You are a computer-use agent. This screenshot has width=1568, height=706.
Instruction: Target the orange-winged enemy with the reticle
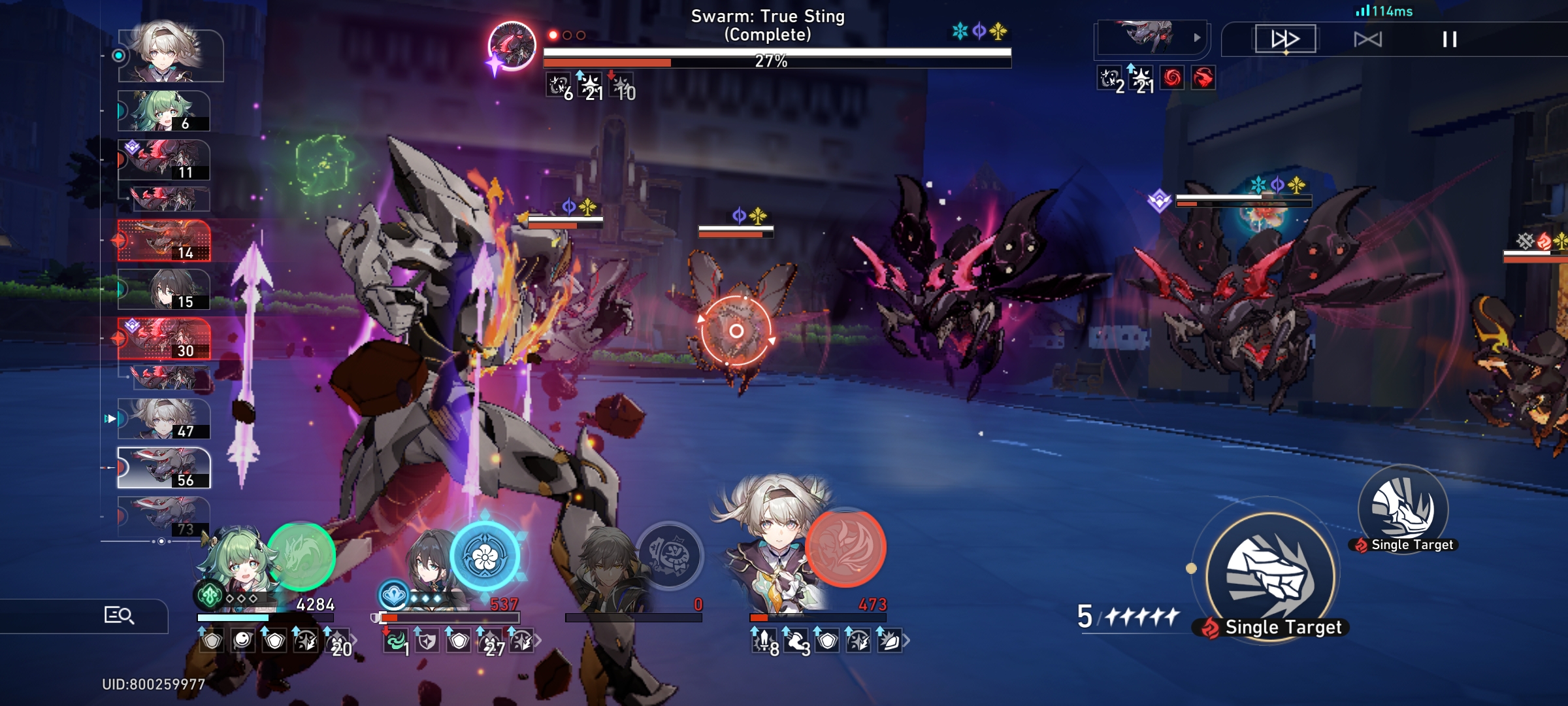(736, 331)
